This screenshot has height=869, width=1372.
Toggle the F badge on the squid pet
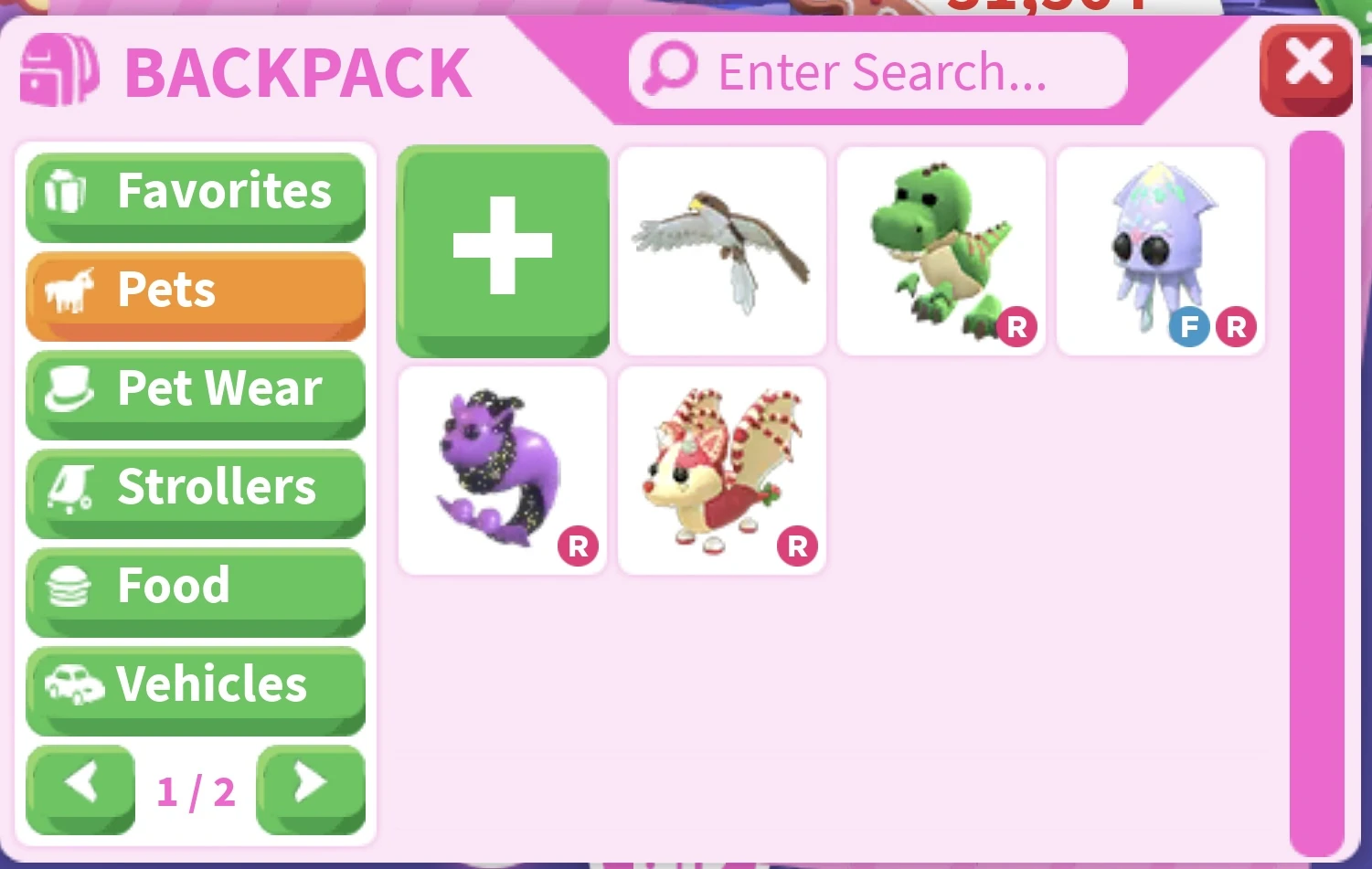pyautogui.click(x=1188, y=326)
